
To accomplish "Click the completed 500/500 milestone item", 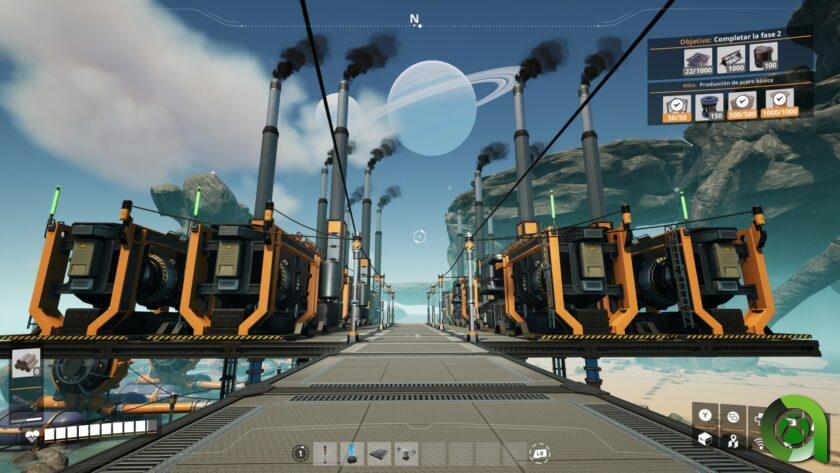I will tap(743, 106).
